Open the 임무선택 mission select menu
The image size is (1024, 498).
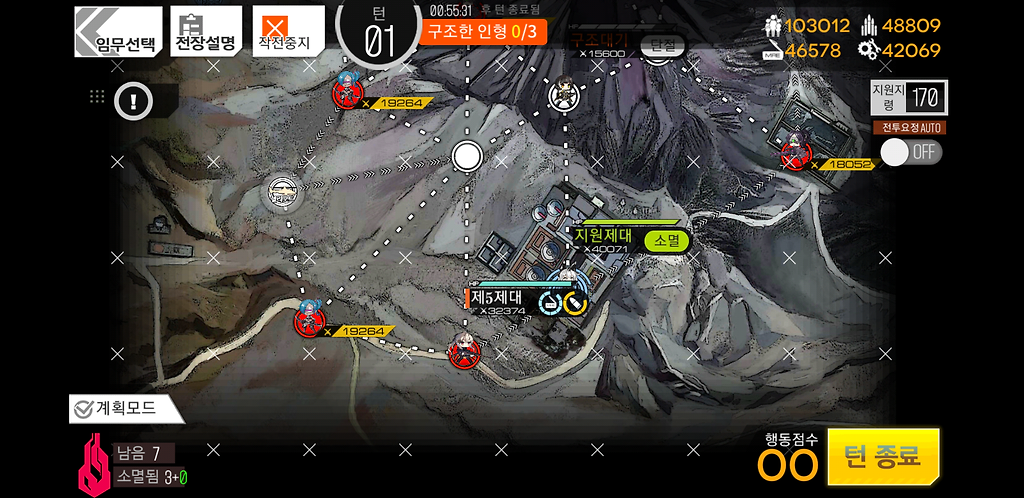pyautogui.click(x=118, y=32)
